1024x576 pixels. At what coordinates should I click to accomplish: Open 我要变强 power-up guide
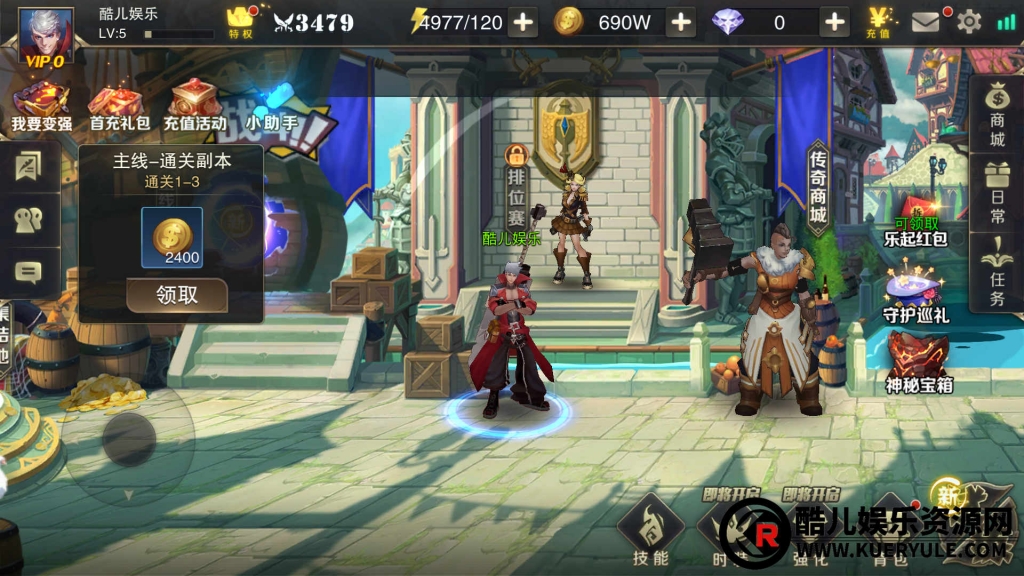(x=41, y=106)
